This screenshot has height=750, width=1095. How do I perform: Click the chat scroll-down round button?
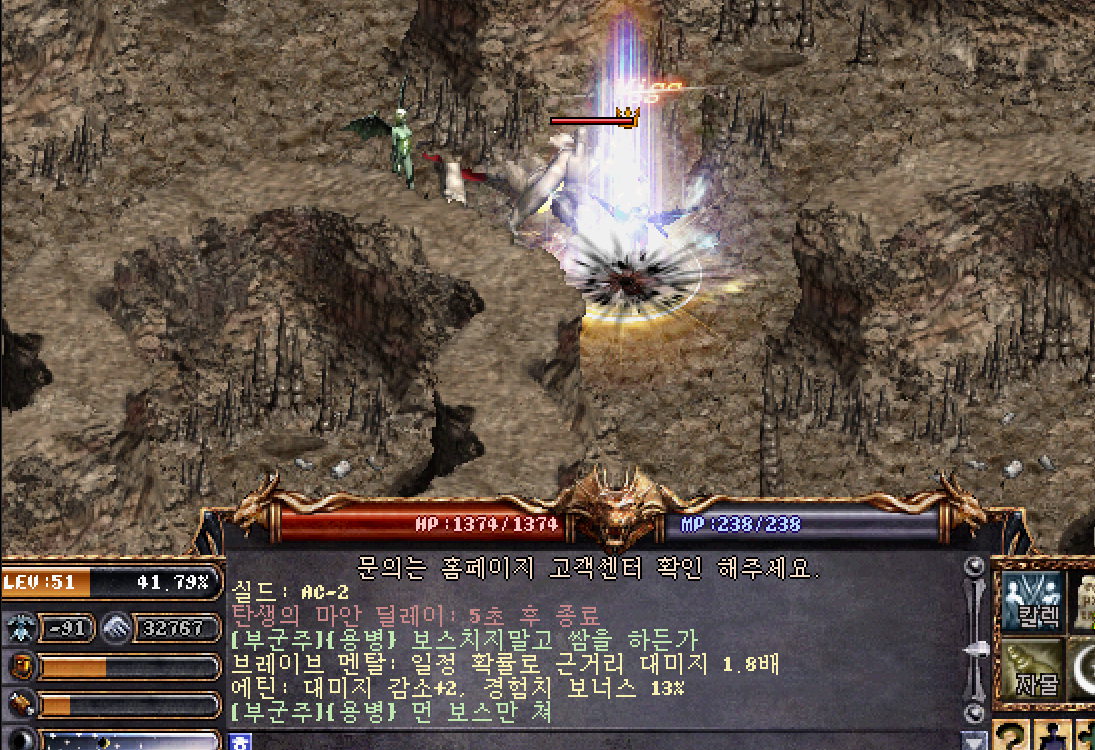pyautogui.click(x=972, y=712)
